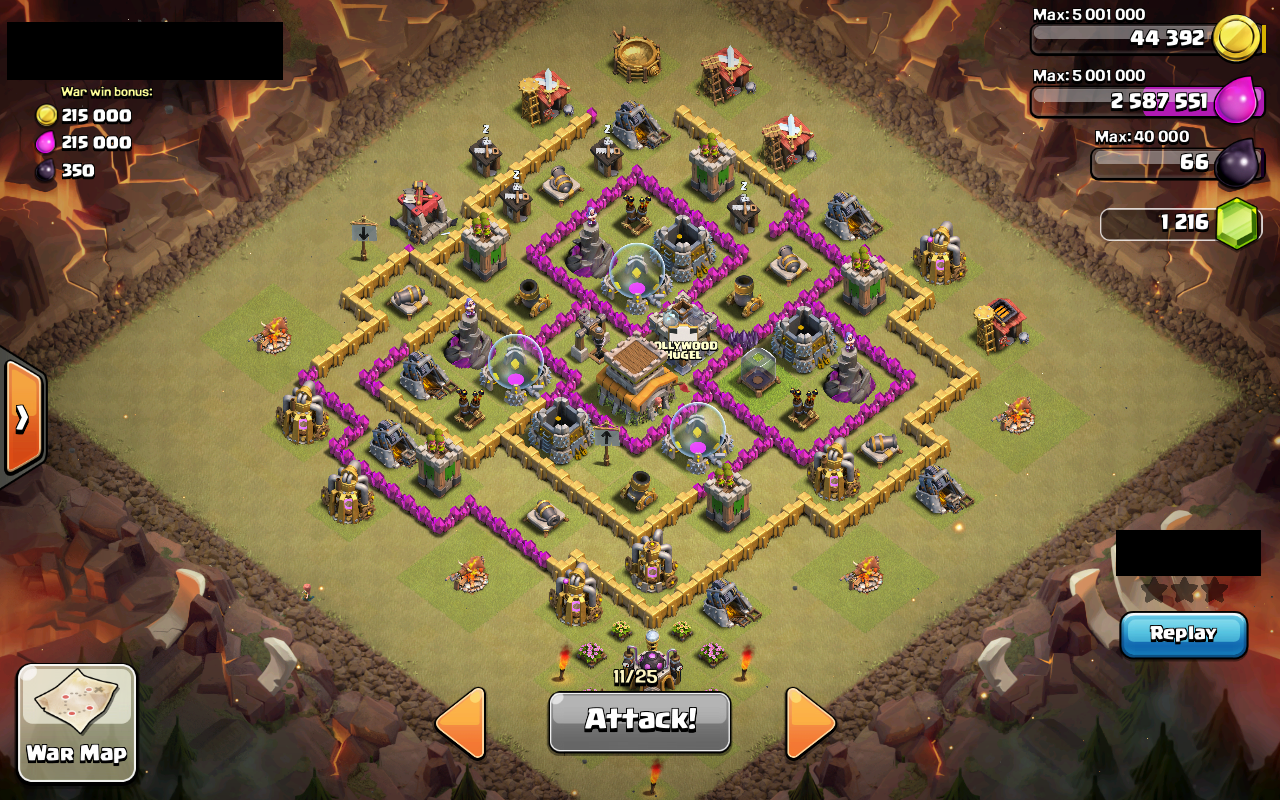Screen dimensions: 1280x800
Task: Click the Hollywood Hugel clan label
Action: click(684, 348)
